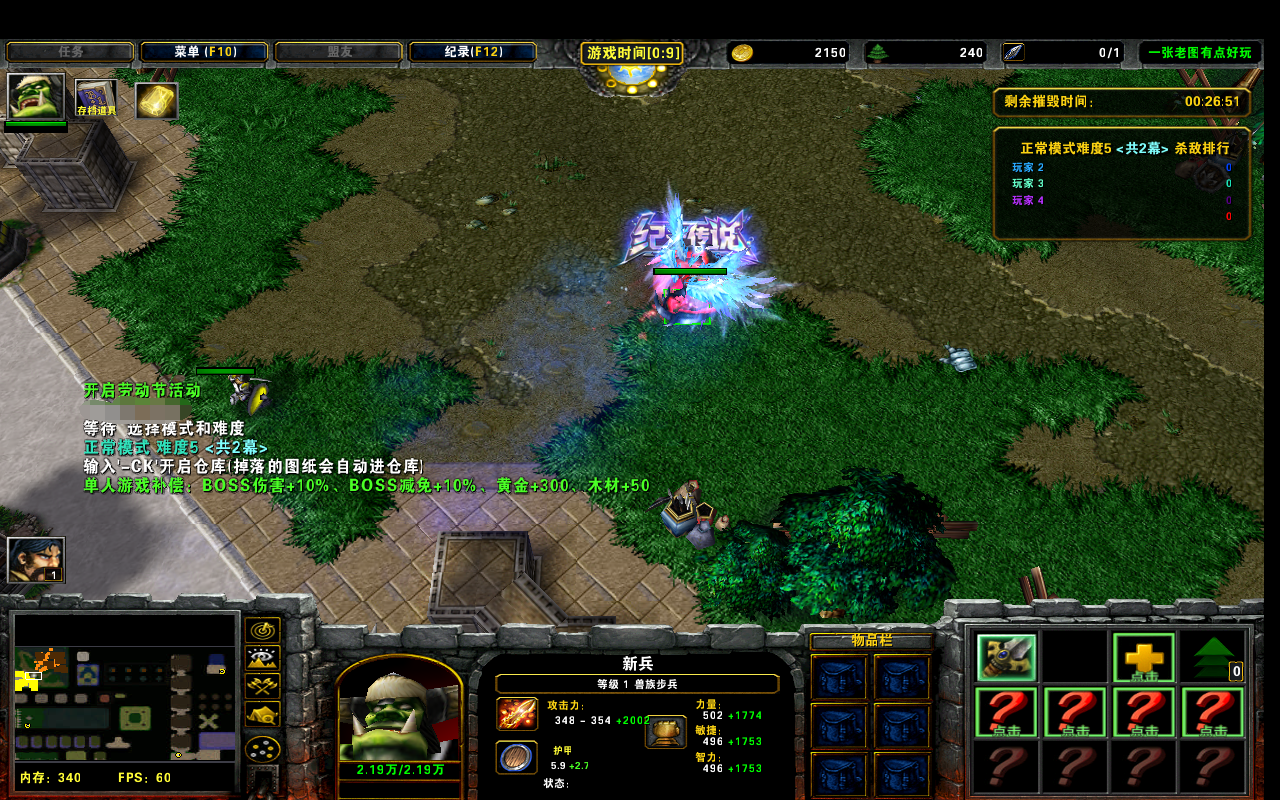The height and width of the screenshot is (800, 1280).
Task: Click the attack damage sword icon
Action: click(517, 714)
